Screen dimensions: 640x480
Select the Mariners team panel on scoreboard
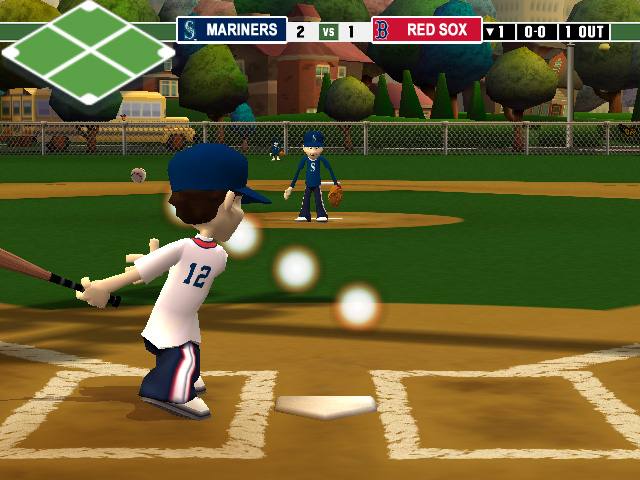pyautogui.click(x=232, y=30)
